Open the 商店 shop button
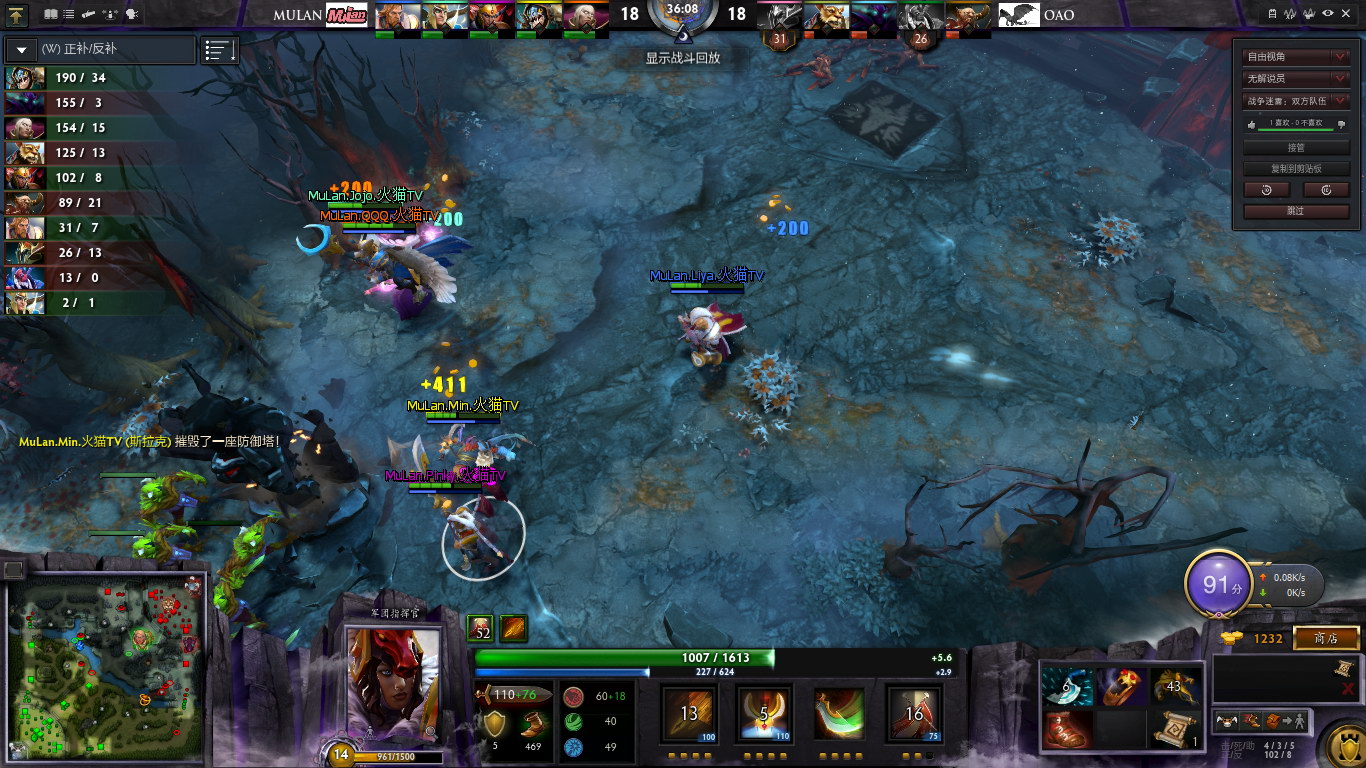 (1326, 638)
